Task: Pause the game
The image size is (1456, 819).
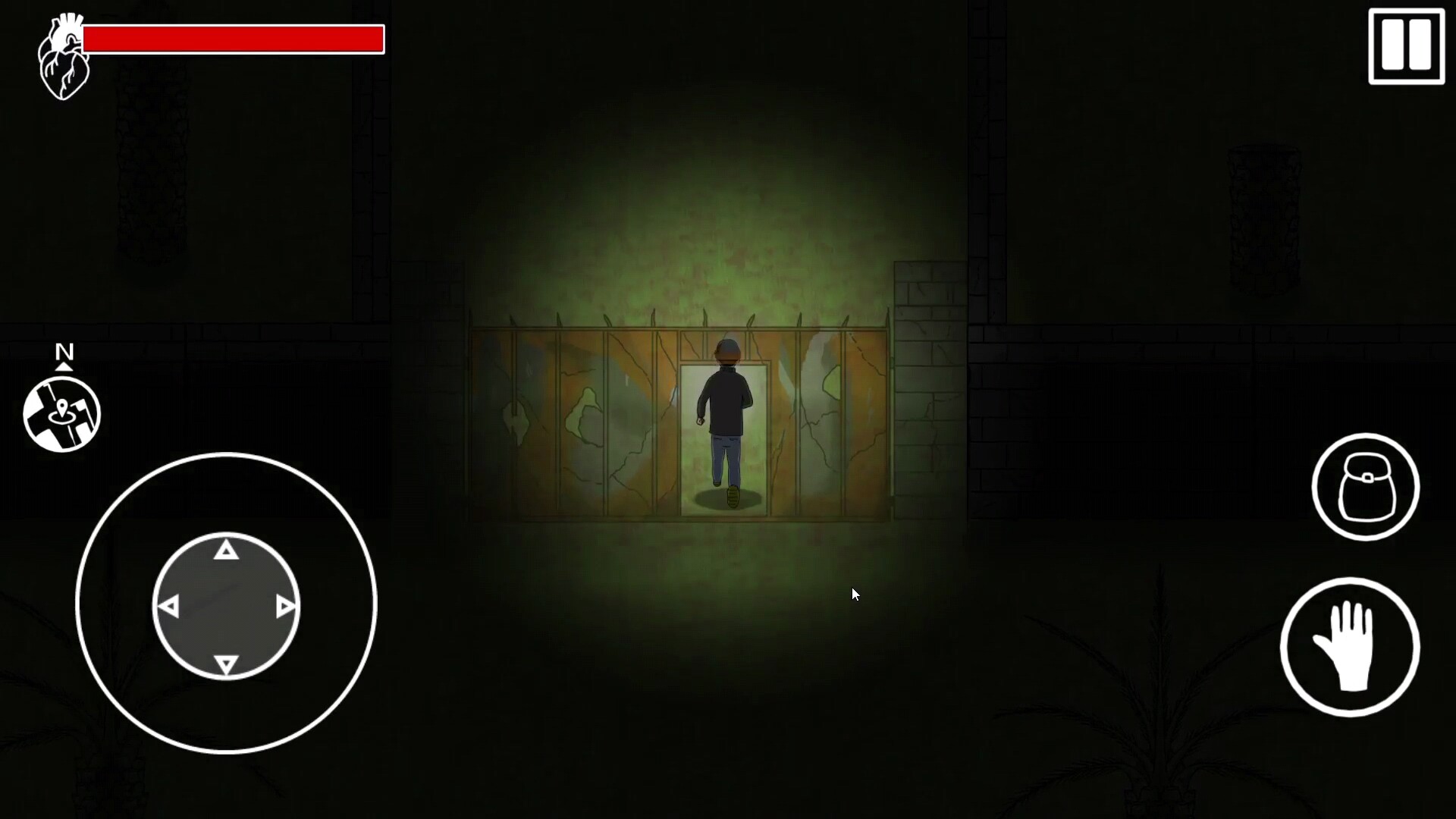Action: point(1407,47)
